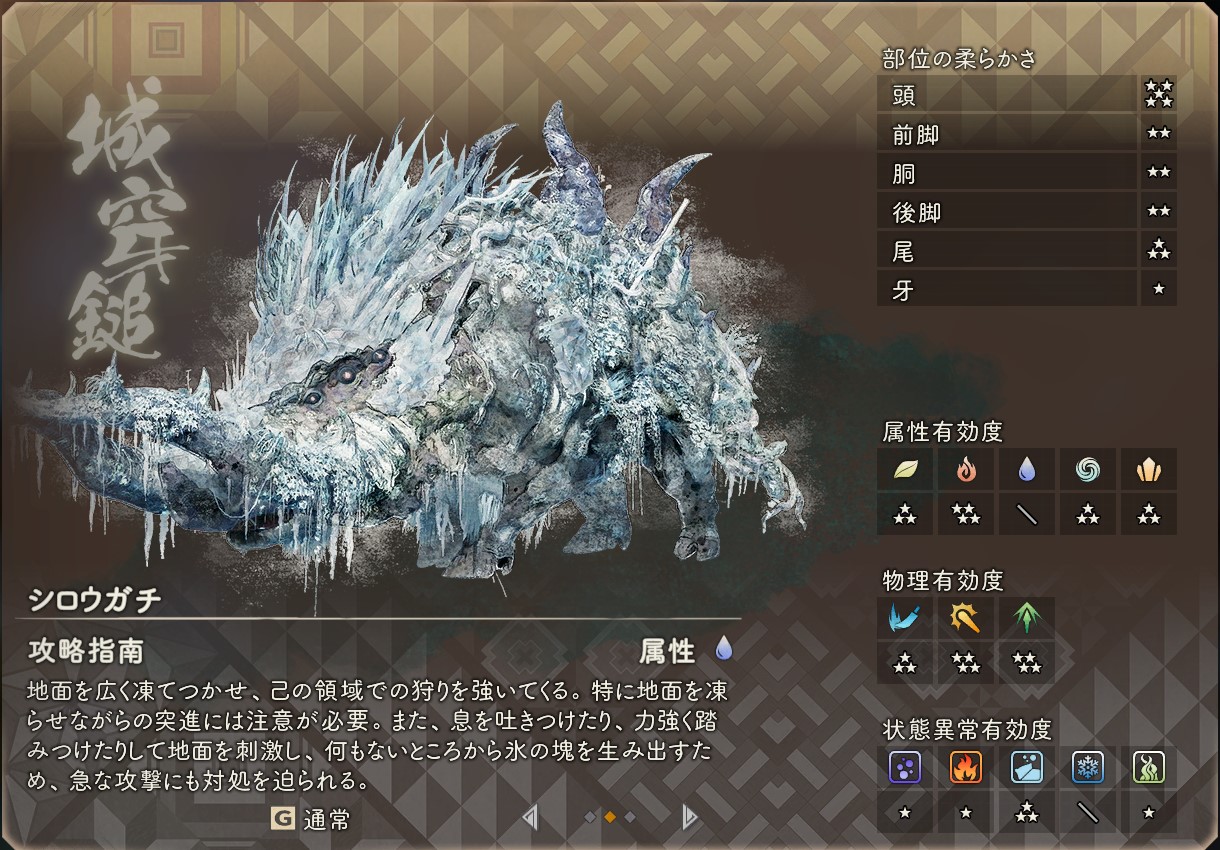The width and height of the screenshot is (1220, 850).
Task: Click the green arrow pierce damage icon
Action: (1027, 618)
